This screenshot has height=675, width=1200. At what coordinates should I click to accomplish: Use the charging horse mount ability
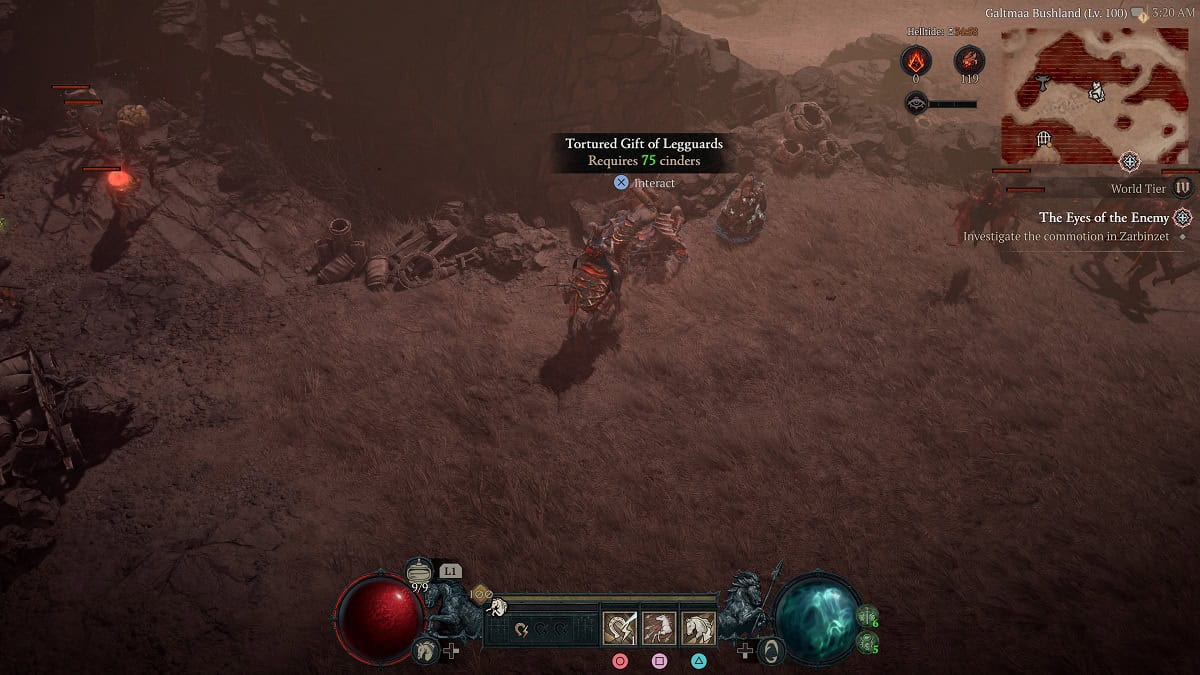tap(659, 628)
